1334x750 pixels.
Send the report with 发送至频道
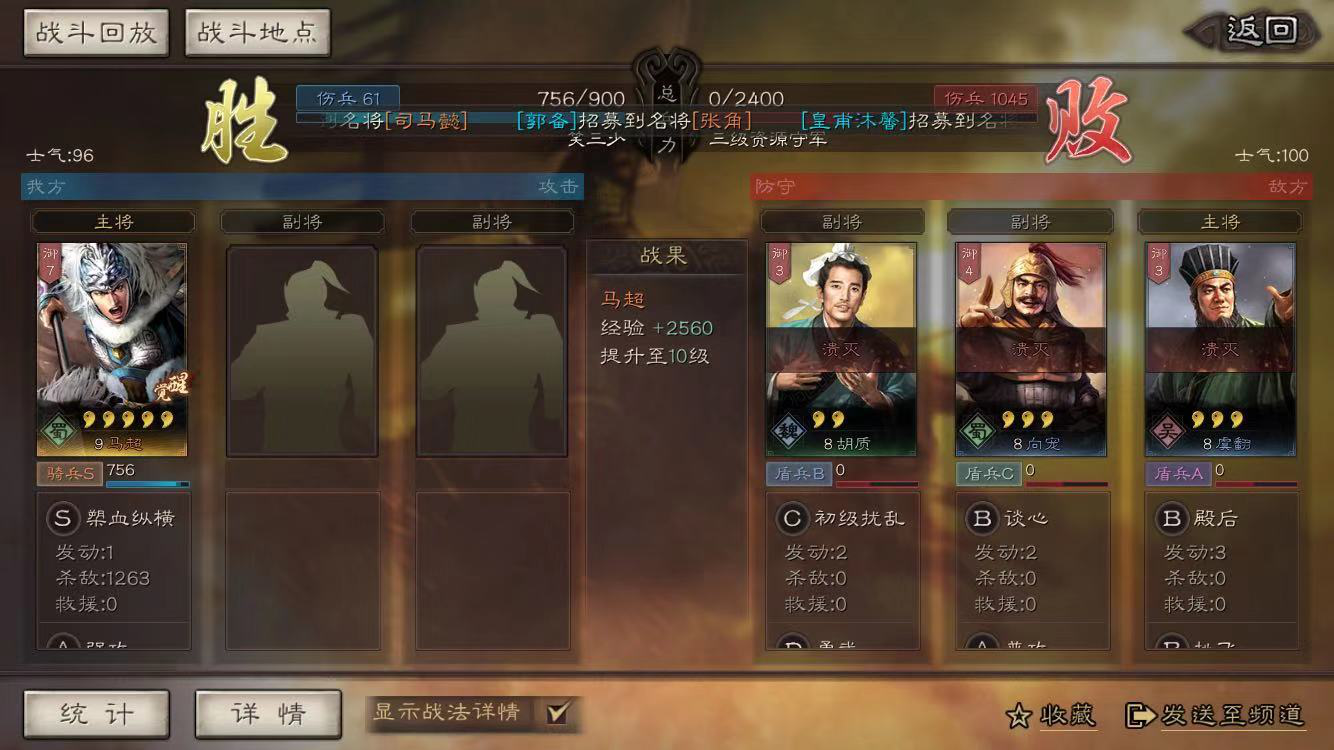pyautogui.click(x=1216, y=715)
